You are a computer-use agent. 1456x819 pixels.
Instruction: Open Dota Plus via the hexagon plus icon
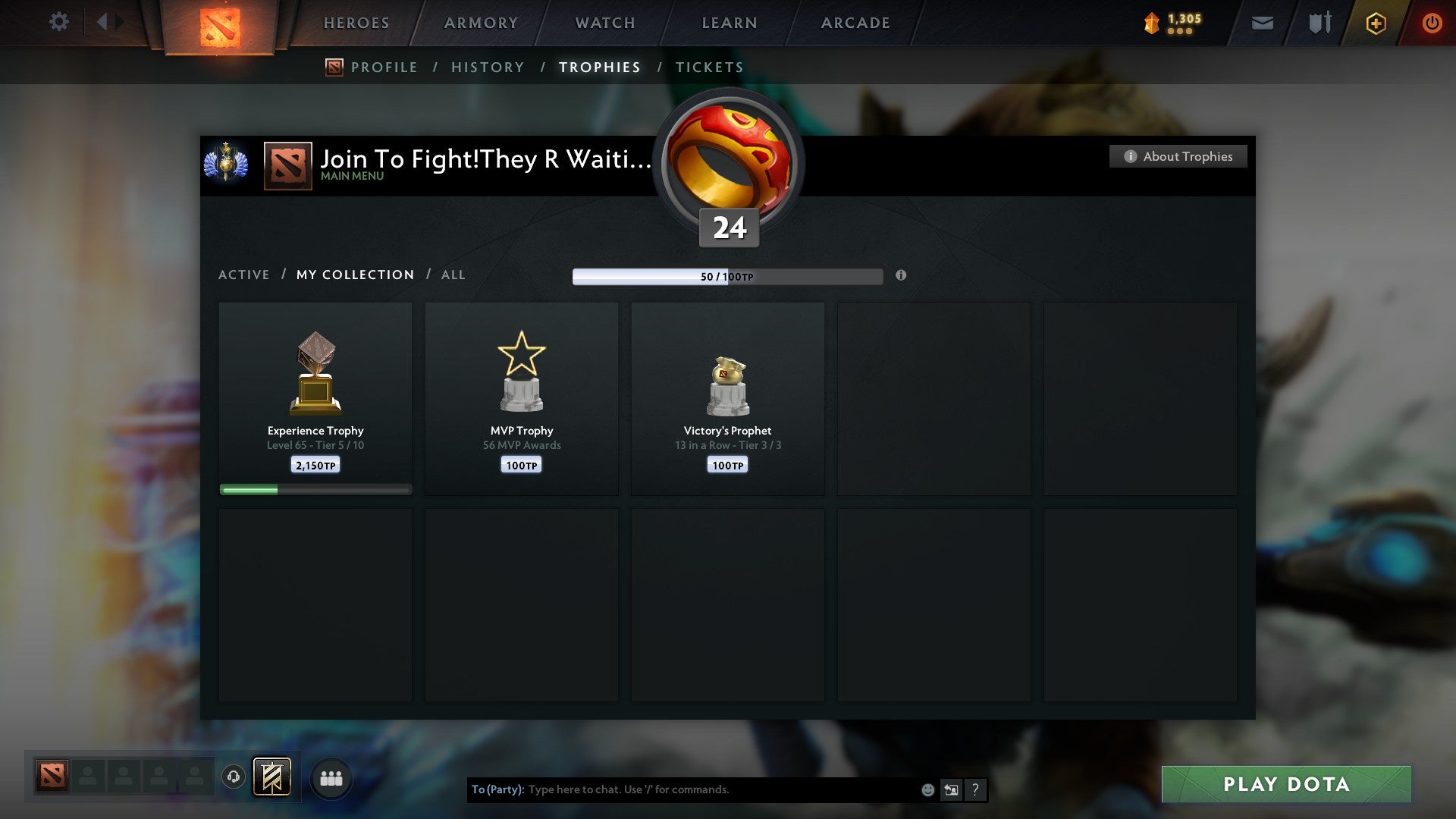[x=1375, y=23]
